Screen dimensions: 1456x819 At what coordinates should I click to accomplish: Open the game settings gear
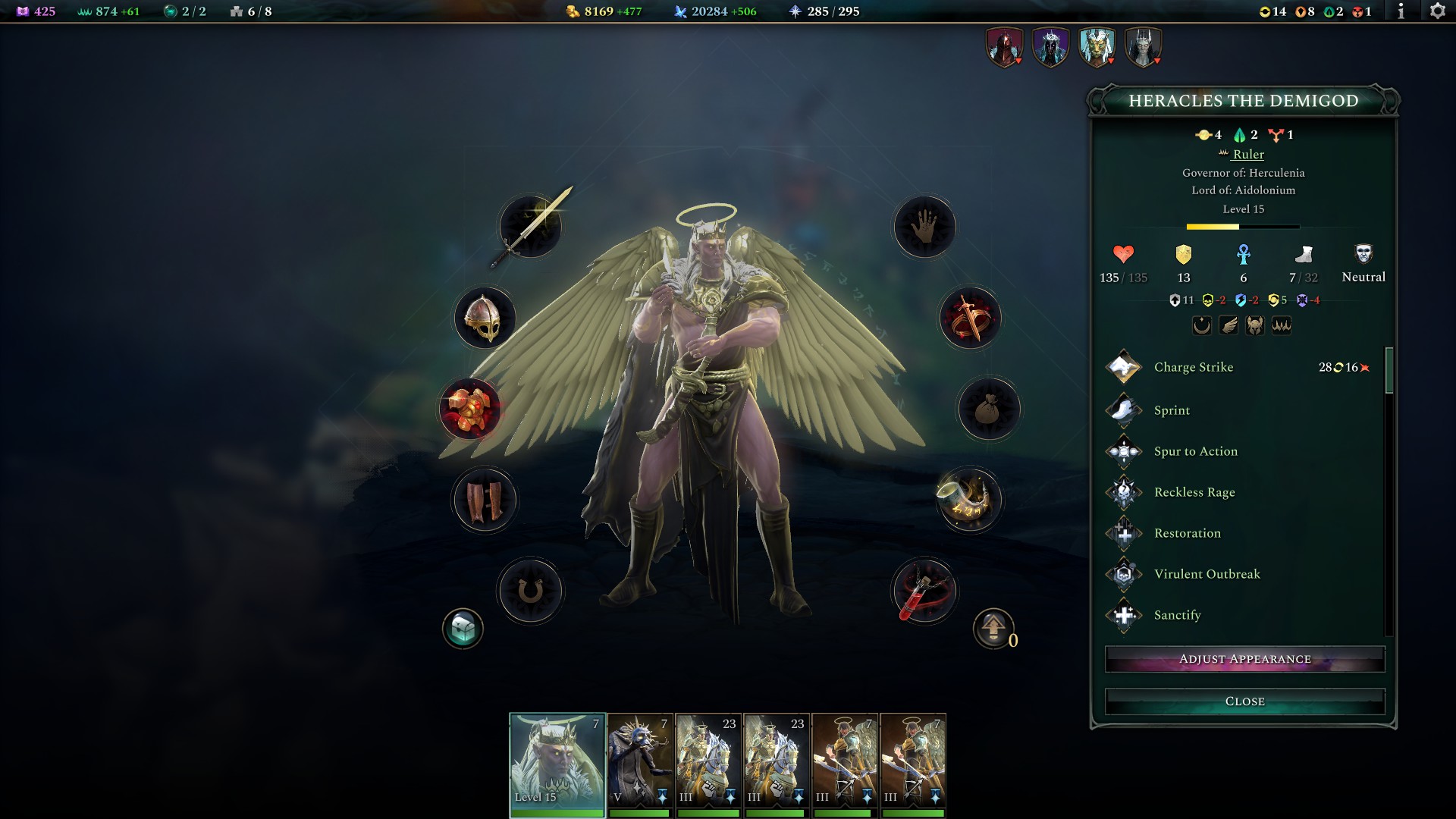coord(1437,11)
